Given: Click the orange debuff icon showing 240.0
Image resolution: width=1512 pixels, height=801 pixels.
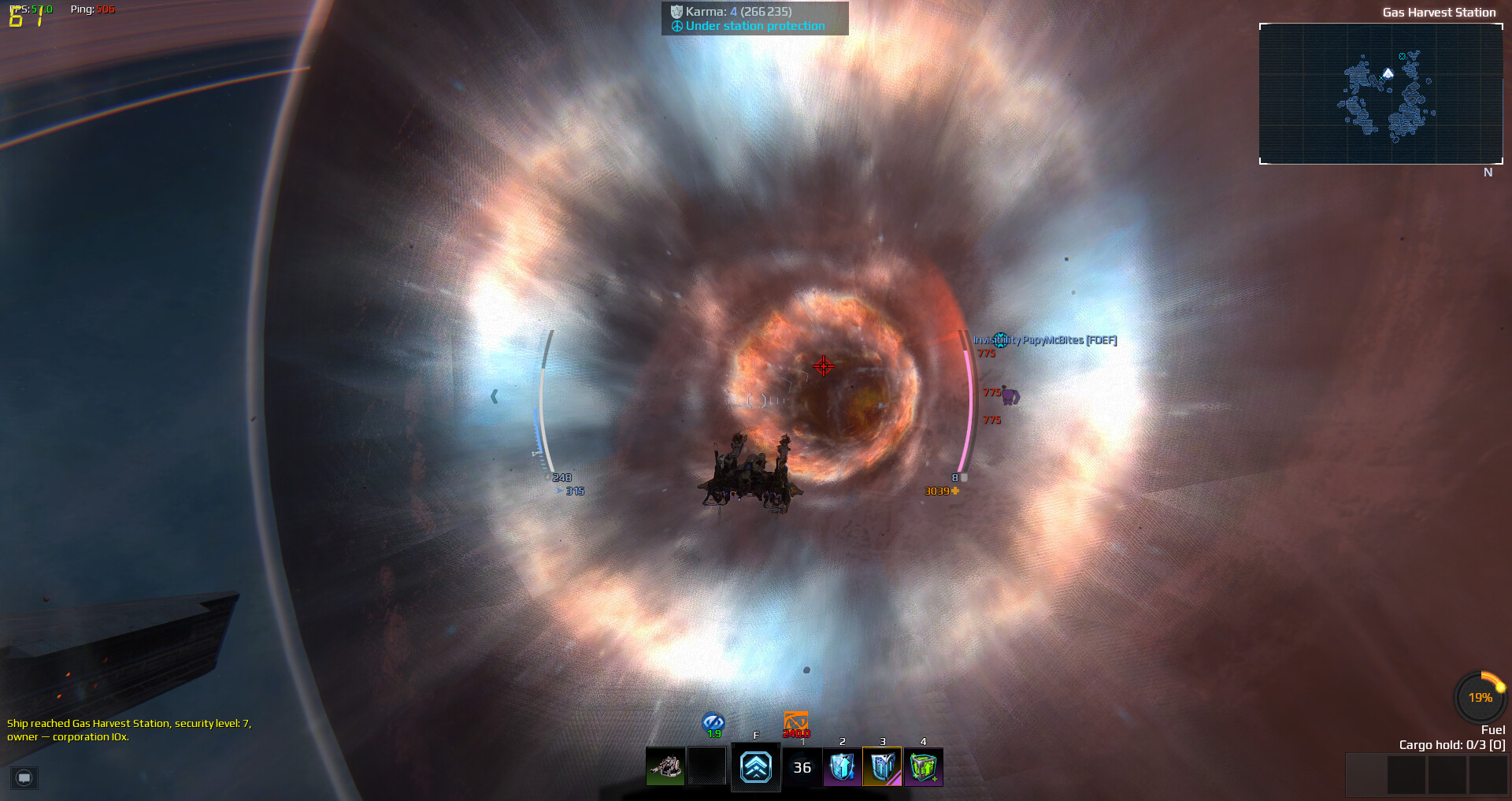Looking at the screenshot, I should pyautogui.click(x=796, y=721).
